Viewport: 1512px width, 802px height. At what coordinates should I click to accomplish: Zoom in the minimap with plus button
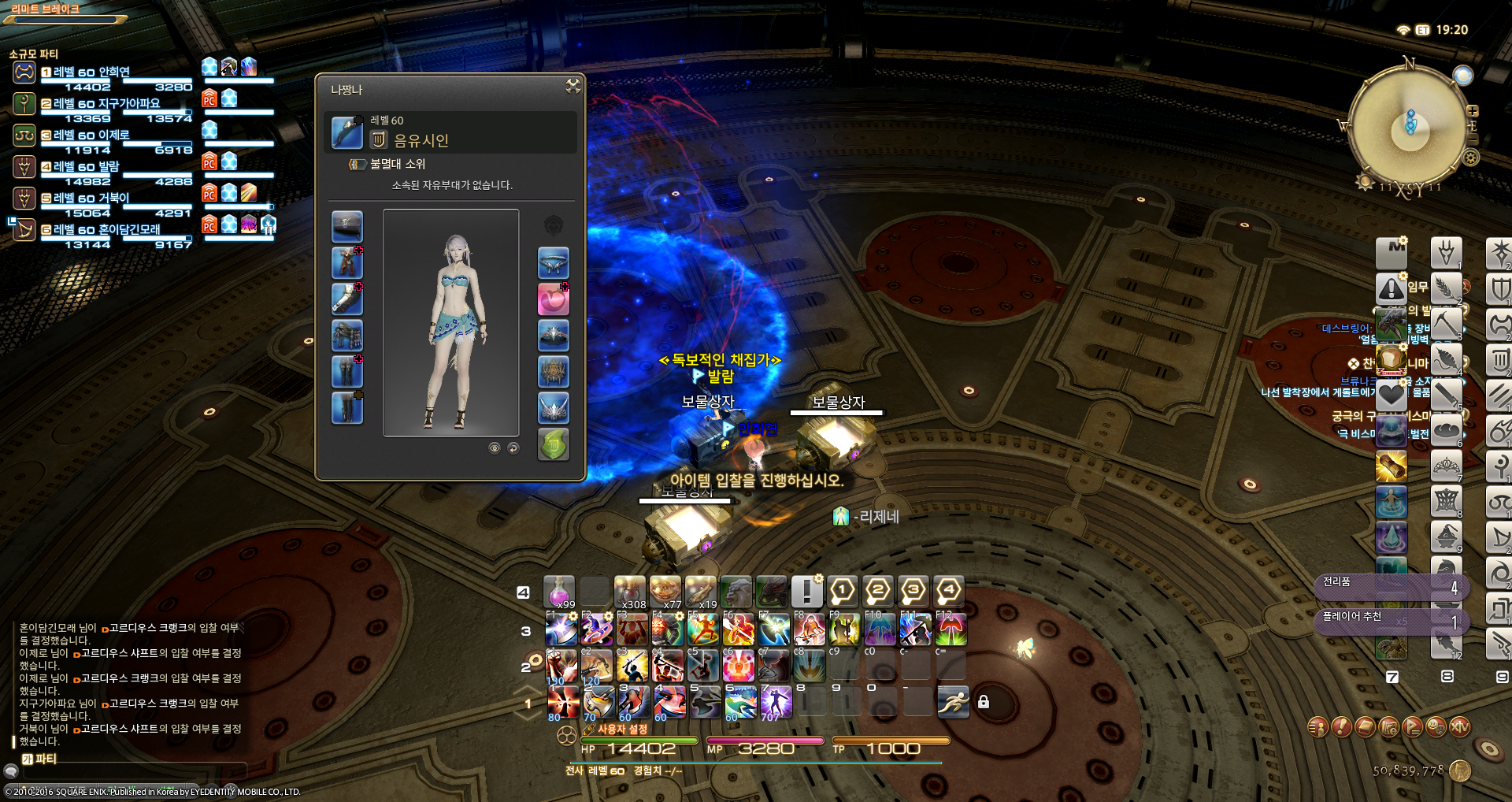(x=1472, y=111)
